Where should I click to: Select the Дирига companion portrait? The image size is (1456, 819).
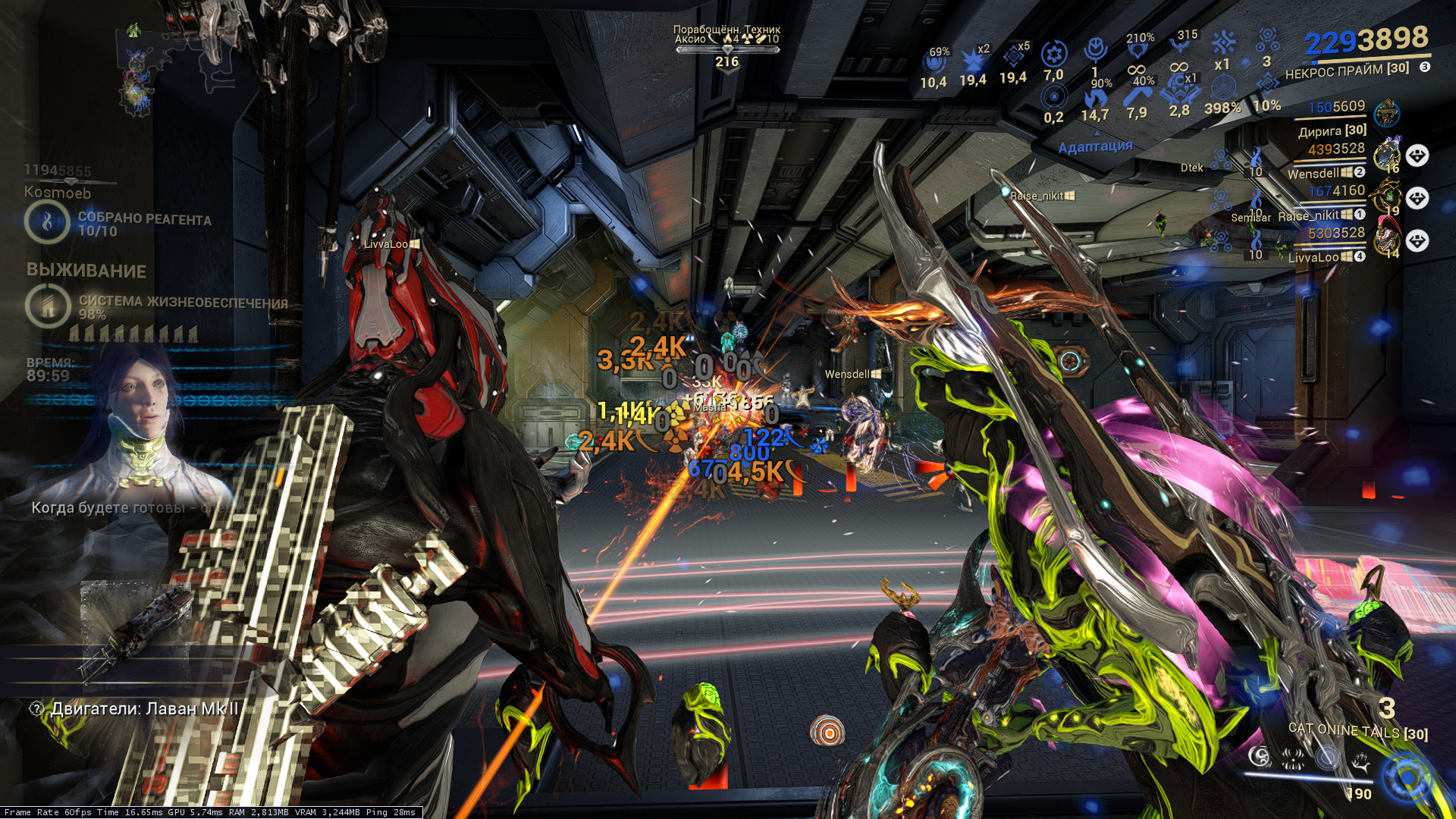point(1387,114)
